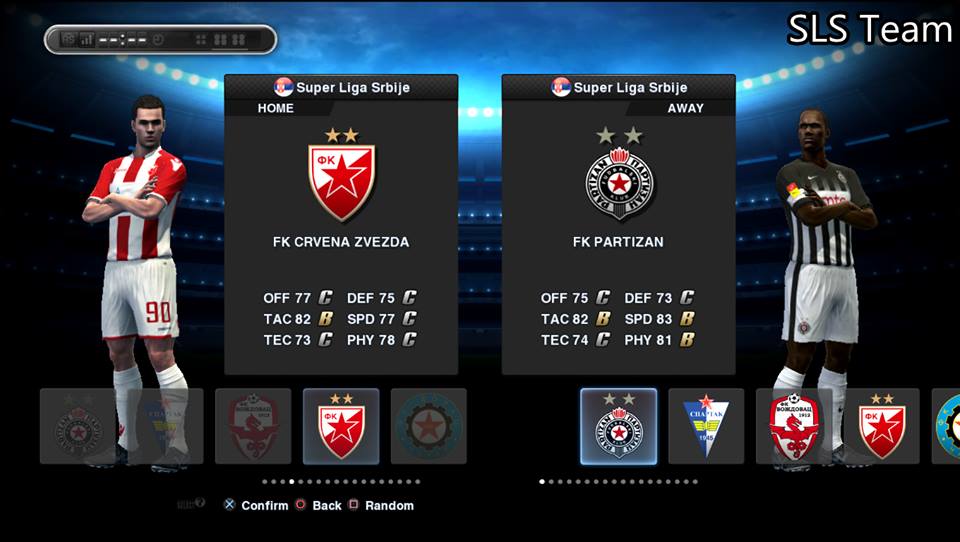Select the highlighted Crvena Zvezda home tile
The image size is (960, 542).
[341, 426]
